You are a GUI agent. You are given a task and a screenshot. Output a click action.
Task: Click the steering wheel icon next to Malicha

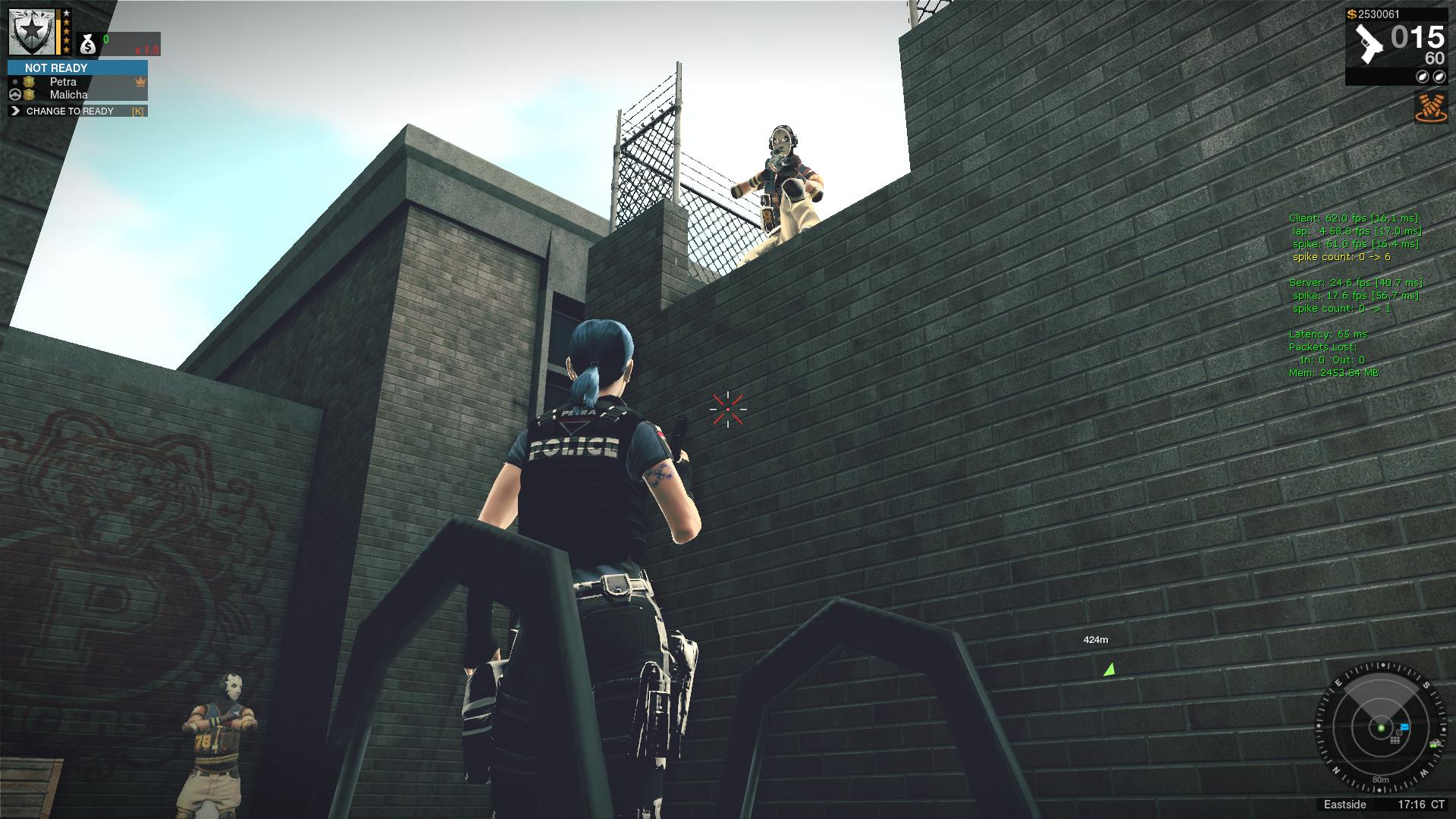15,94
